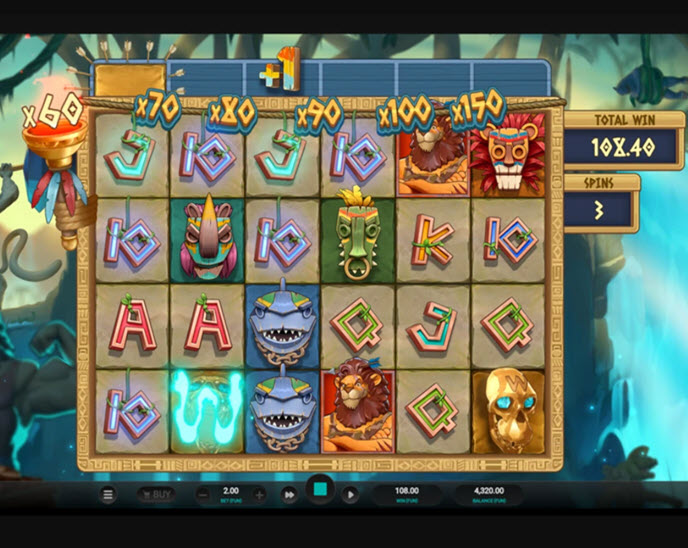Click the BUY bonus button
This screenshot has height=548, width=688.
155,494
